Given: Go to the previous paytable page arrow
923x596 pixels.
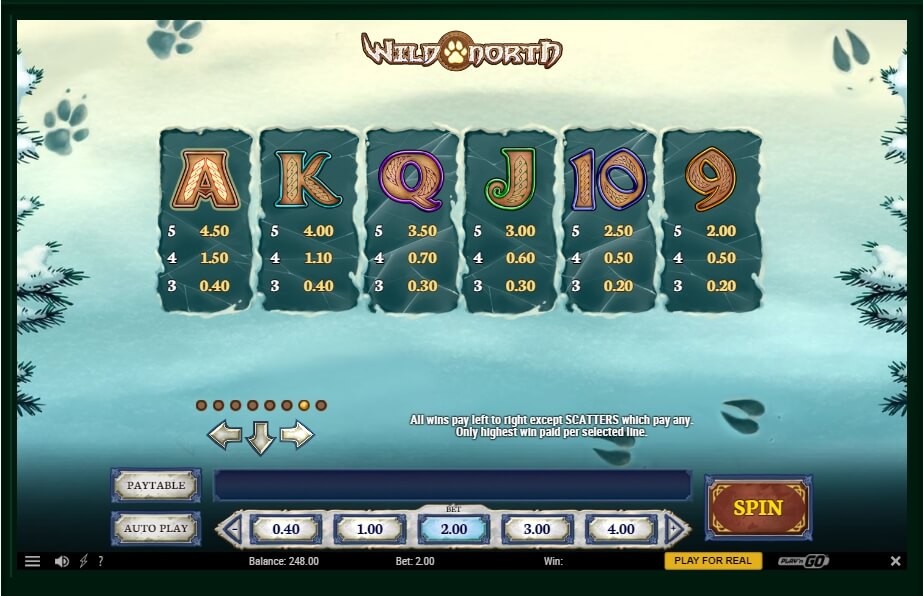Looking at the screenshot, I should tap(224, 435).
